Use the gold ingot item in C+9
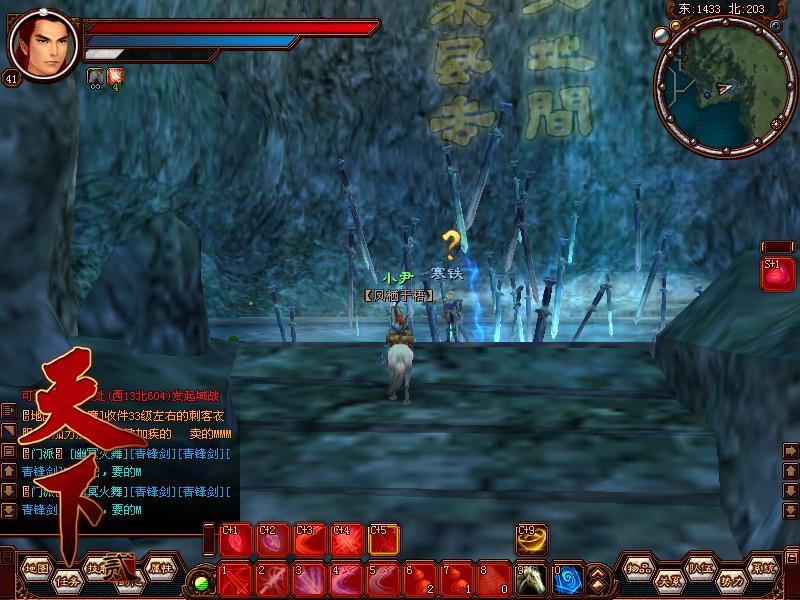Image resolution: width=800 pixels, height=600 pixels. pos(531,540)
